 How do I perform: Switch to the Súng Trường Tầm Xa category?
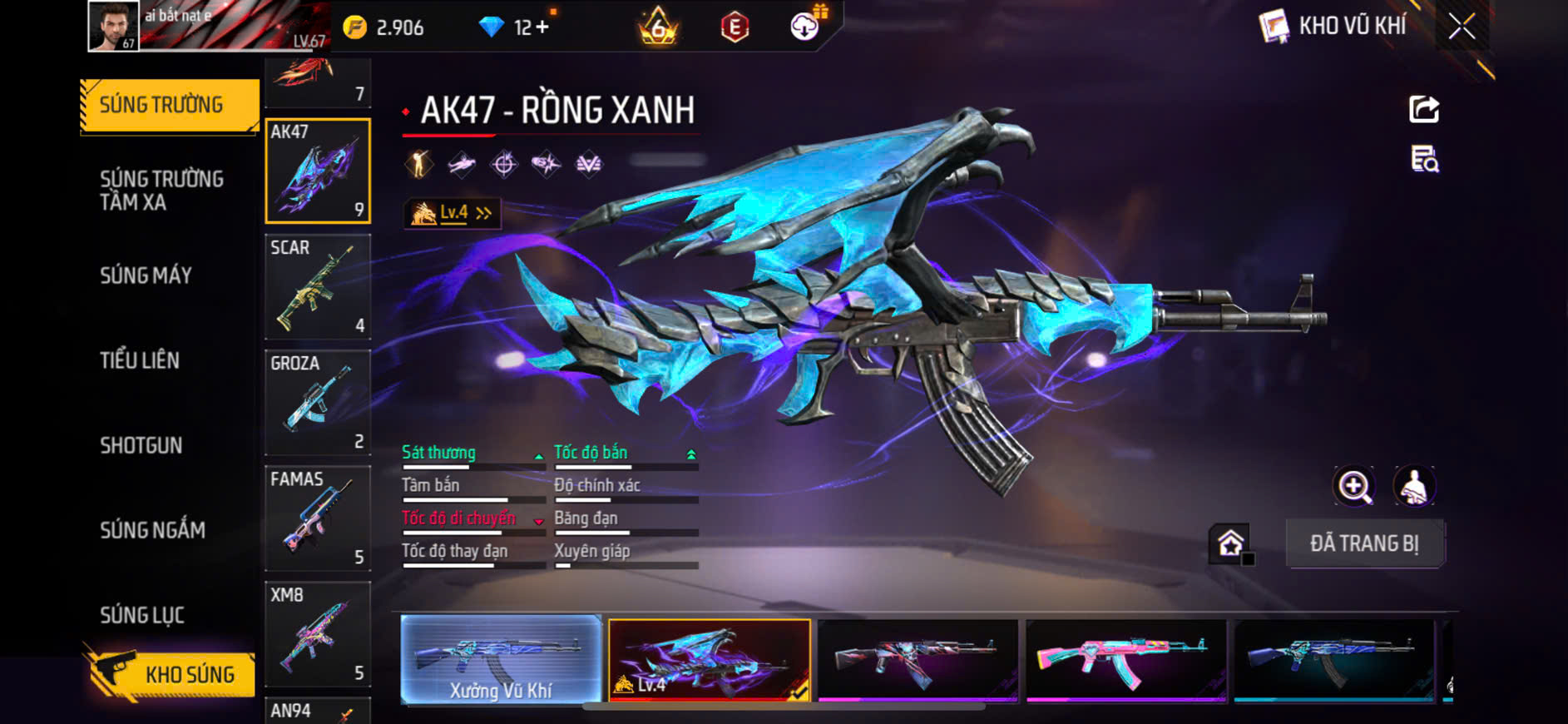point(161,191)
